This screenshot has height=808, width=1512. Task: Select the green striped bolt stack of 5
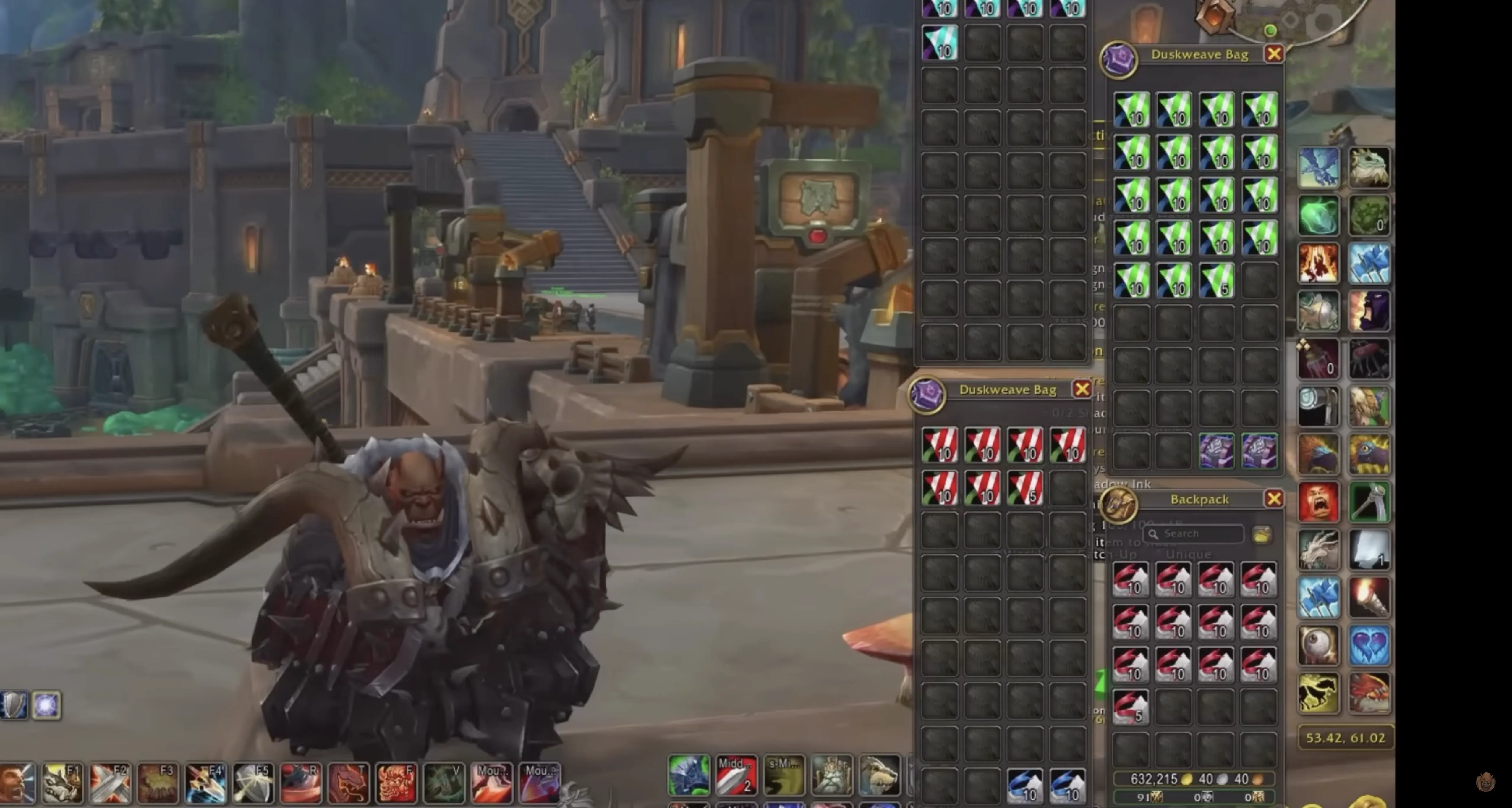(x=1216, y=280)
